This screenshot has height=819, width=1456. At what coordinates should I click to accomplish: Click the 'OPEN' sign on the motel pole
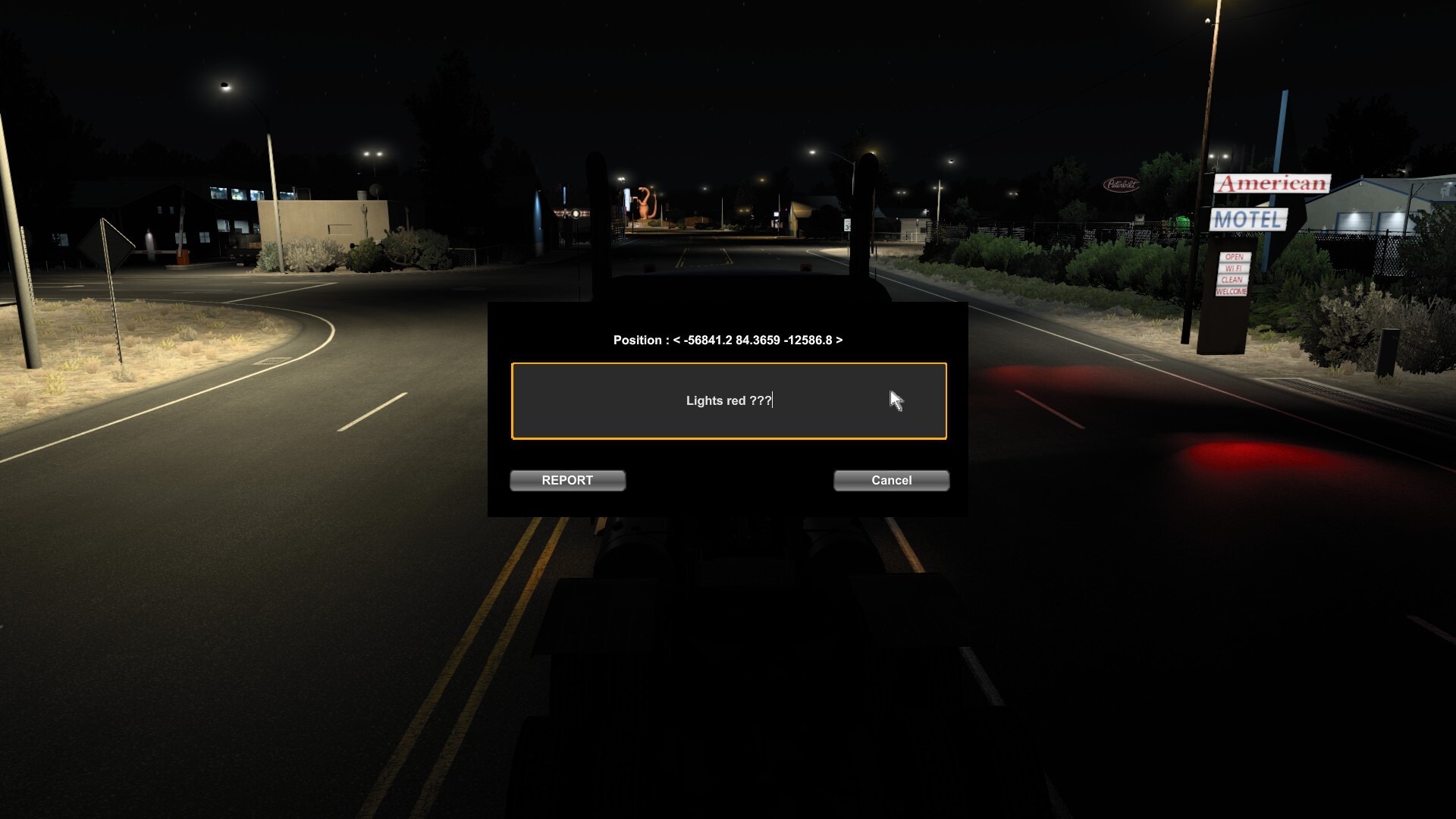(1234, 256)
